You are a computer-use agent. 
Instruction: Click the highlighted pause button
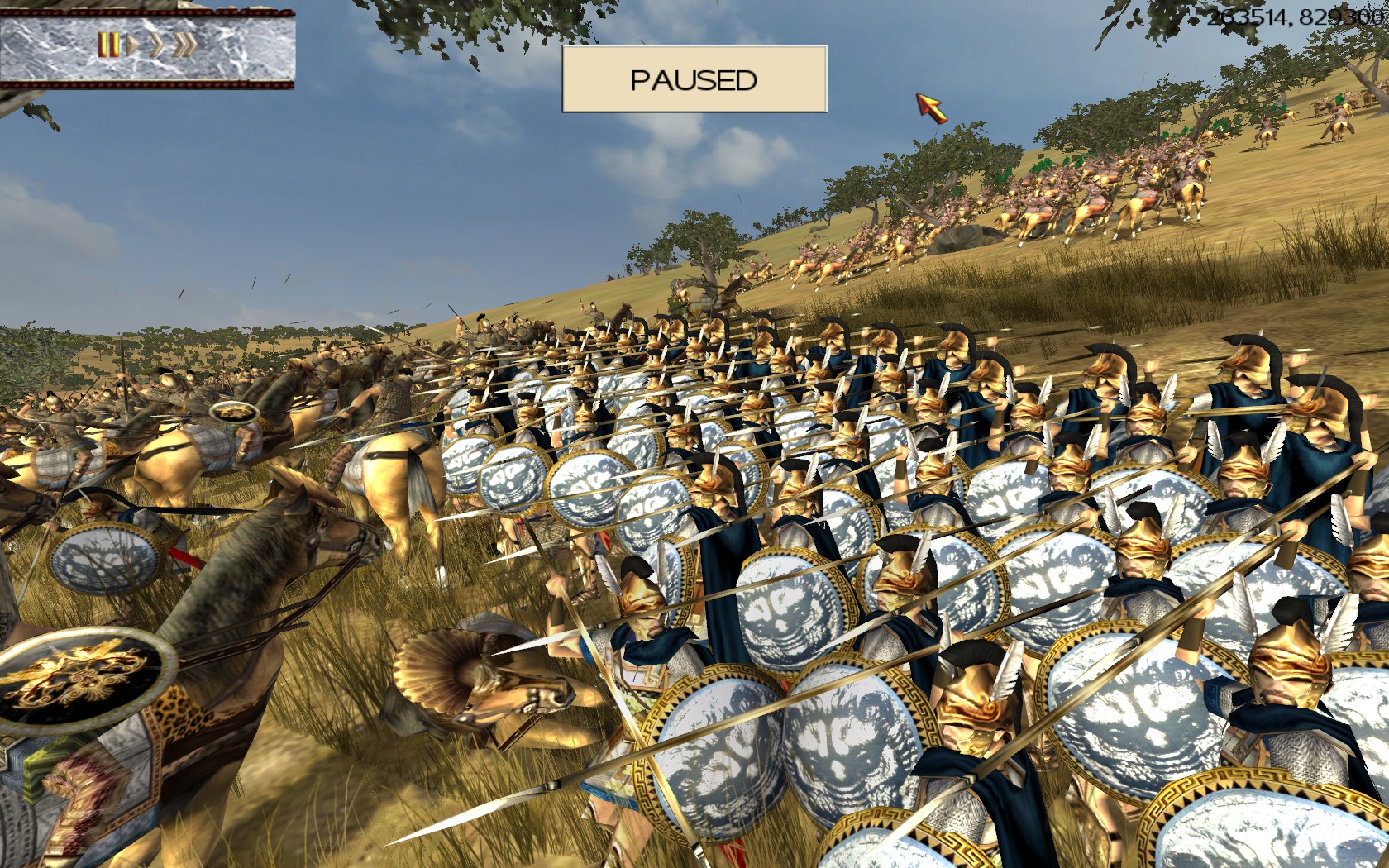click(107, 45)
